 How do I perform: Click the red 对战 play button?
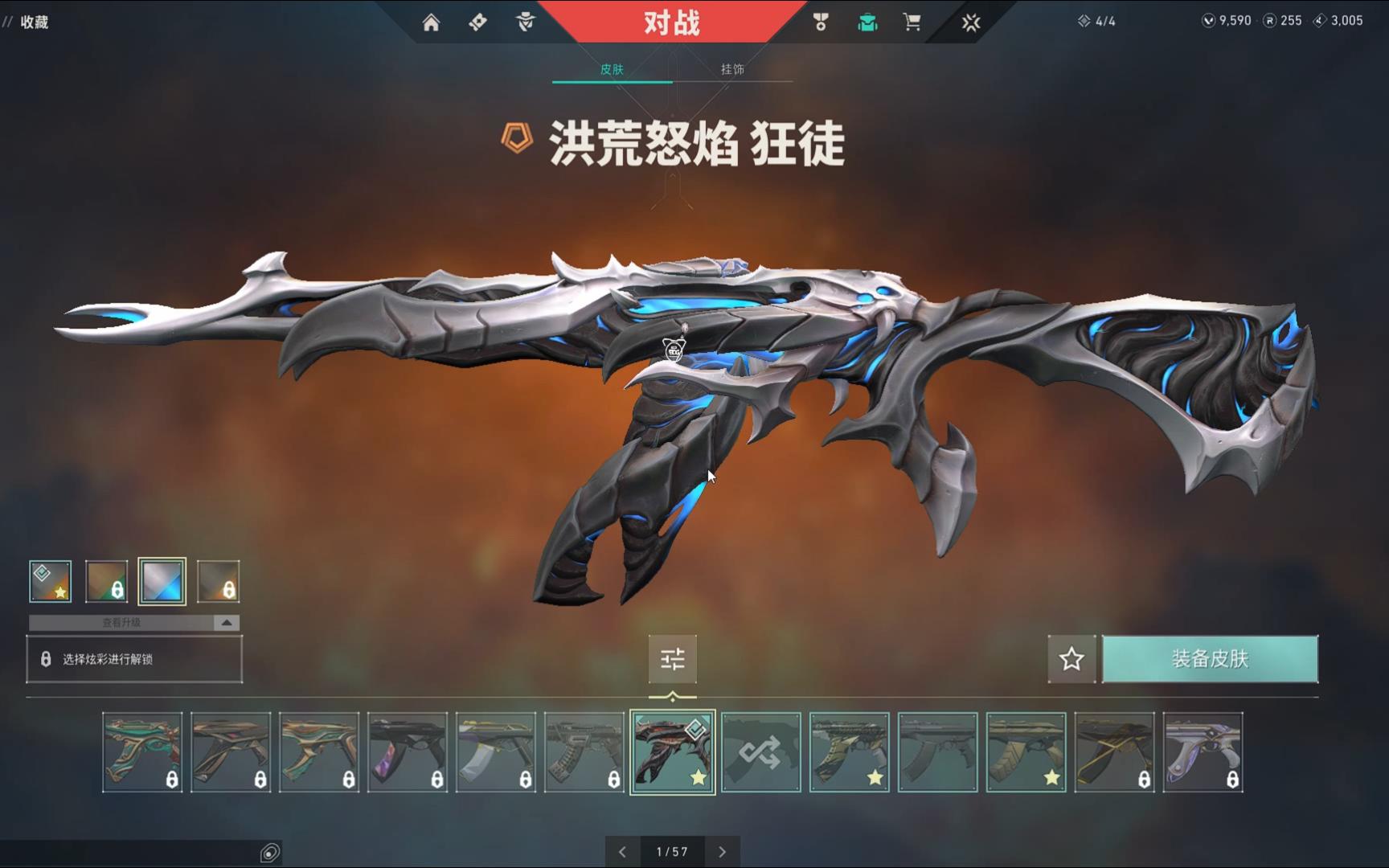click(x=672, y=23)
